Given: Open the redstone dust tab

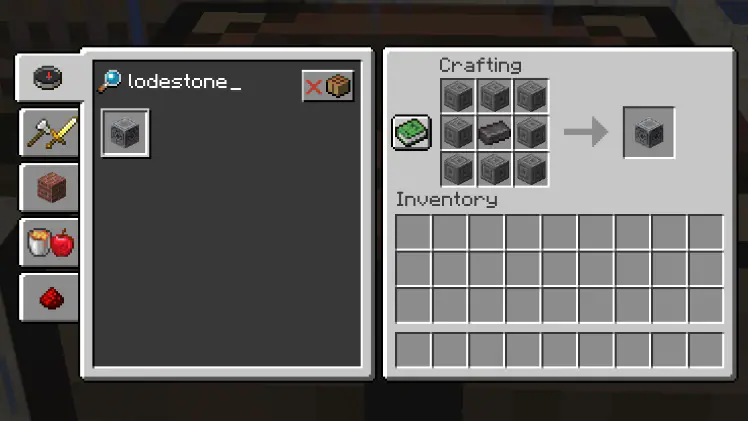Looking at the screenshot, I should 50,297.
